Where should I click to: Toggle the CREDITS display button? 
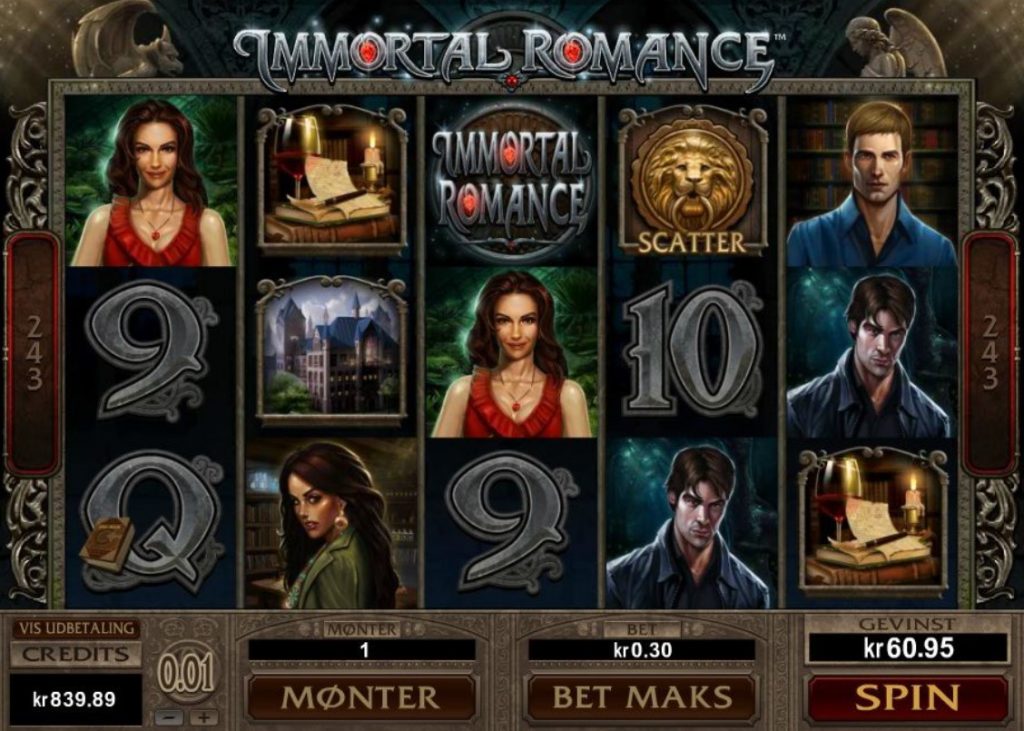click(74, 655)
